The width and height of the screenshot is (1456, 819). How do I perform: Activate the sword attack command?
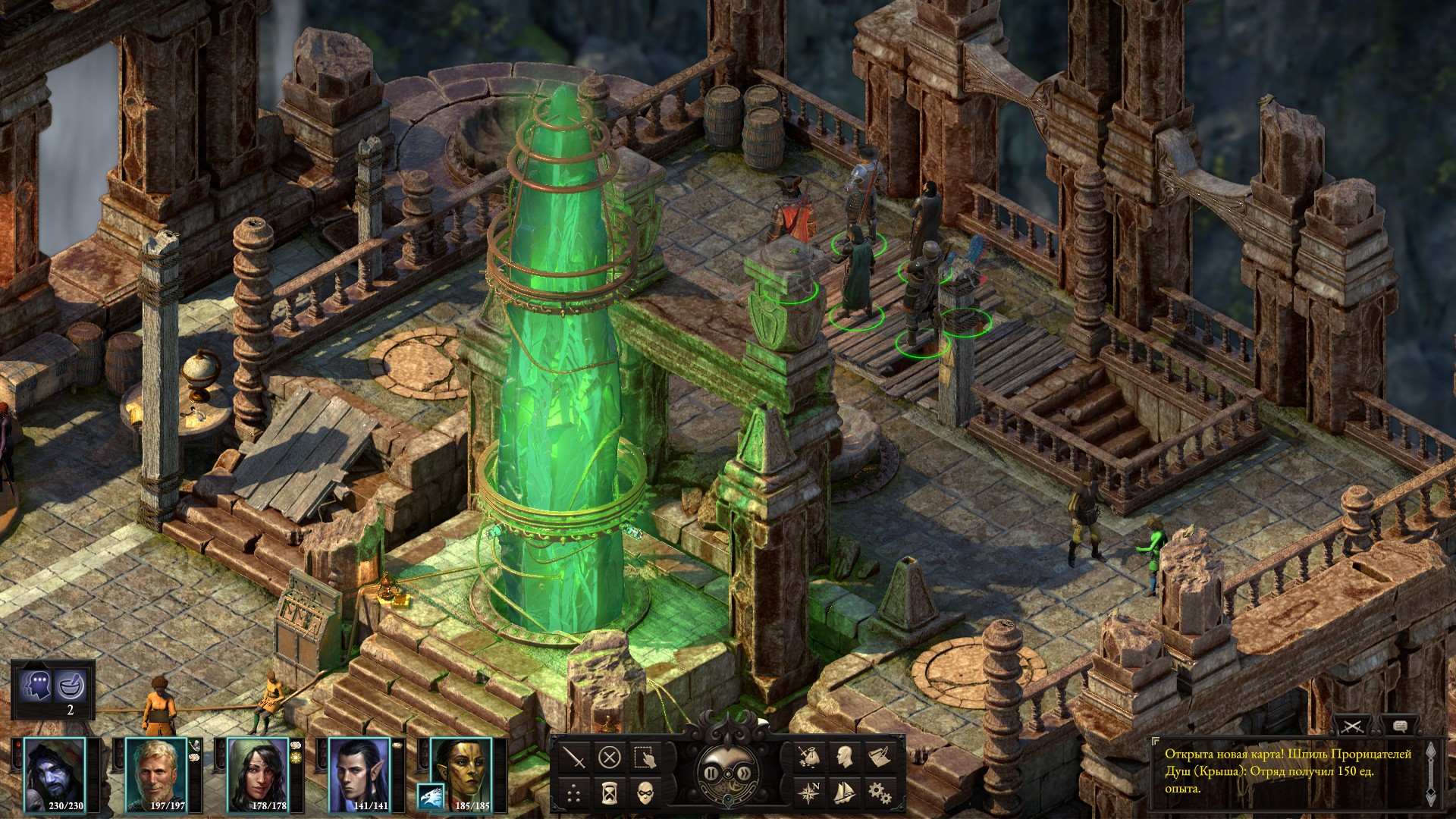tap(574, 757)
